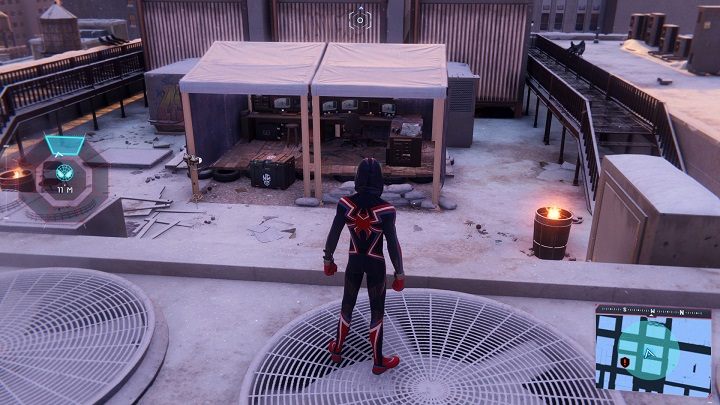Select the hexagon objective marker at top
The image size is (720, 405).
click(x=359, y=18)
